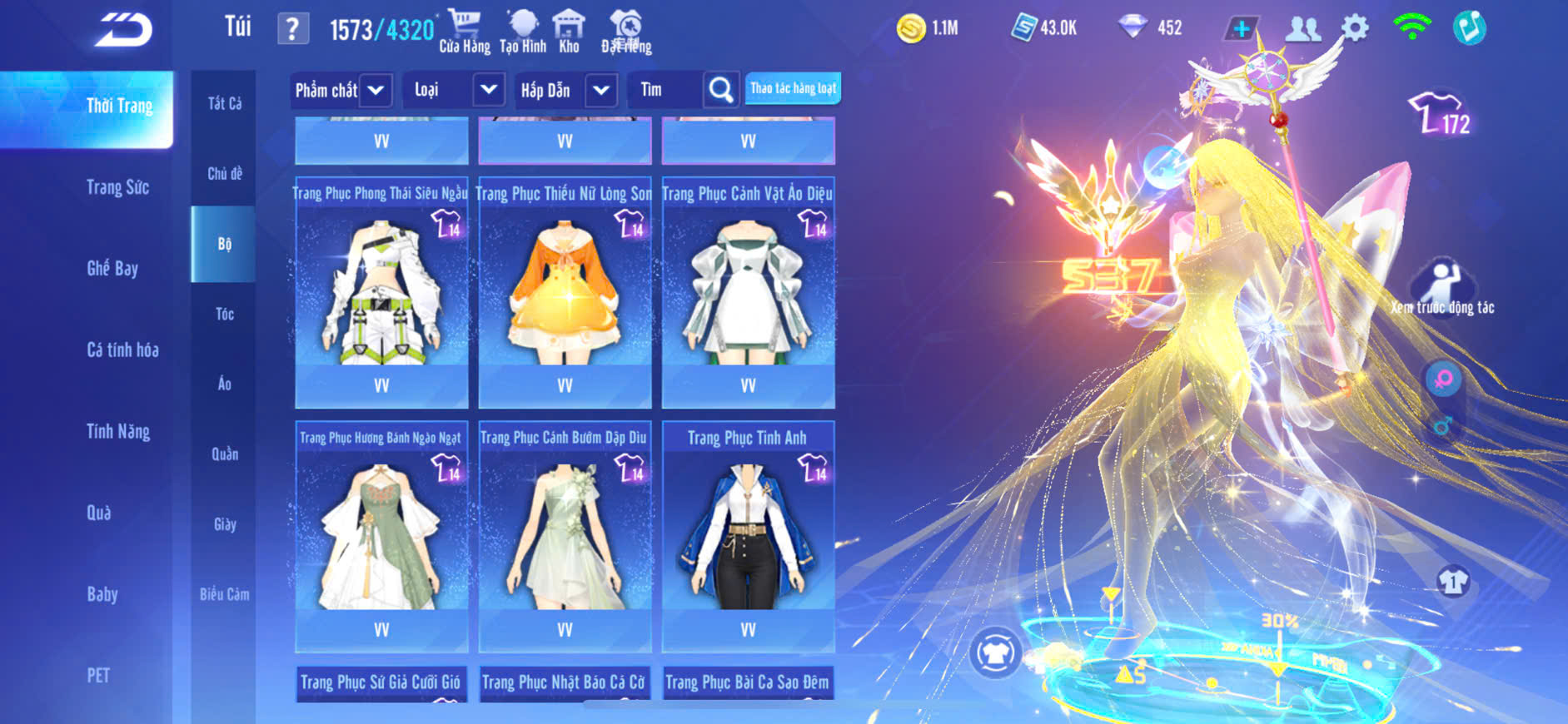Activate Thao tác hàng loạt button
Image resolution: width=1568 pixels, height=724 pixels.
(x=793, y=88)
